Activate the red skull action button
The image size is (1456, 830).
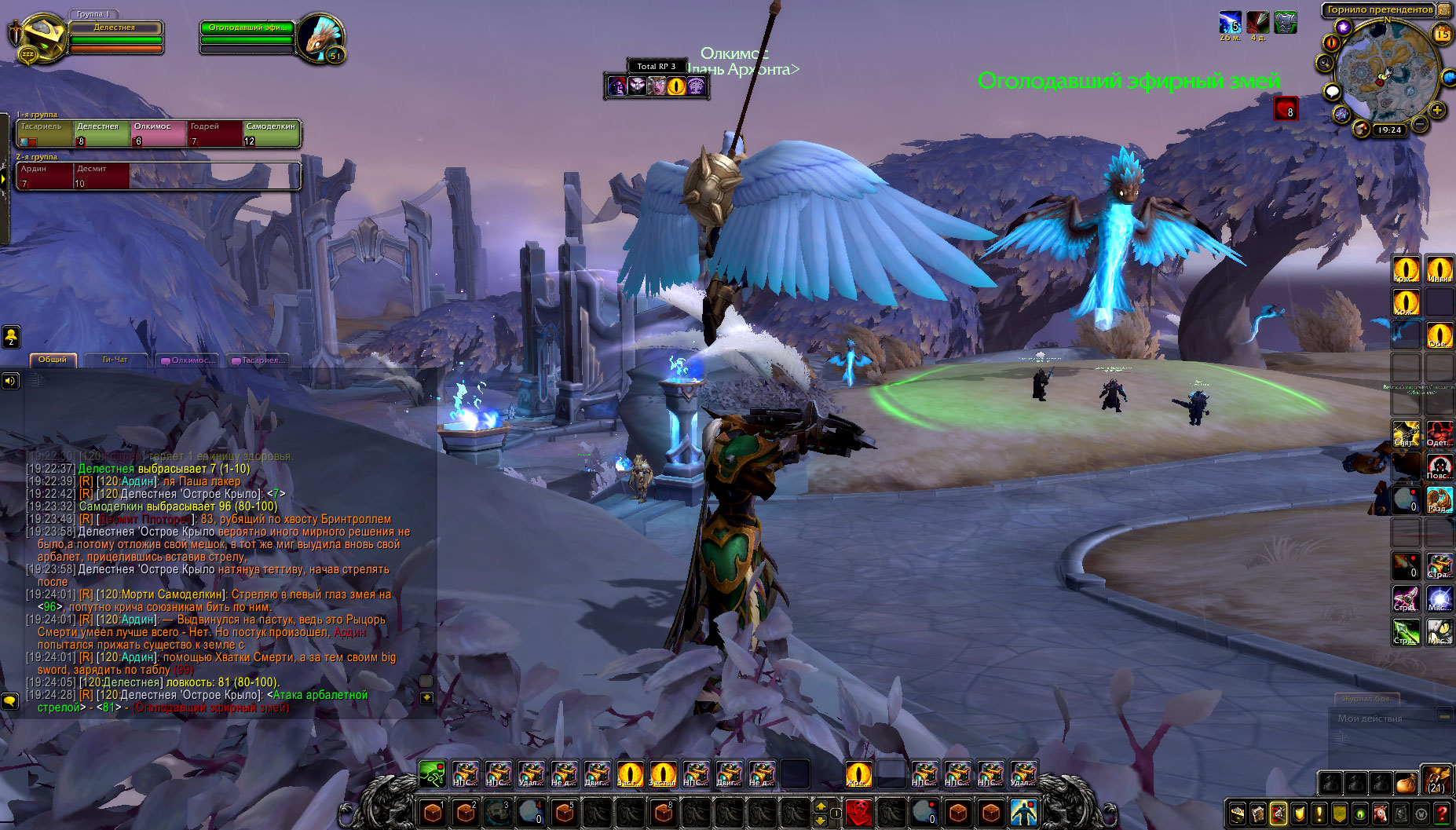[x=859, y=812]
